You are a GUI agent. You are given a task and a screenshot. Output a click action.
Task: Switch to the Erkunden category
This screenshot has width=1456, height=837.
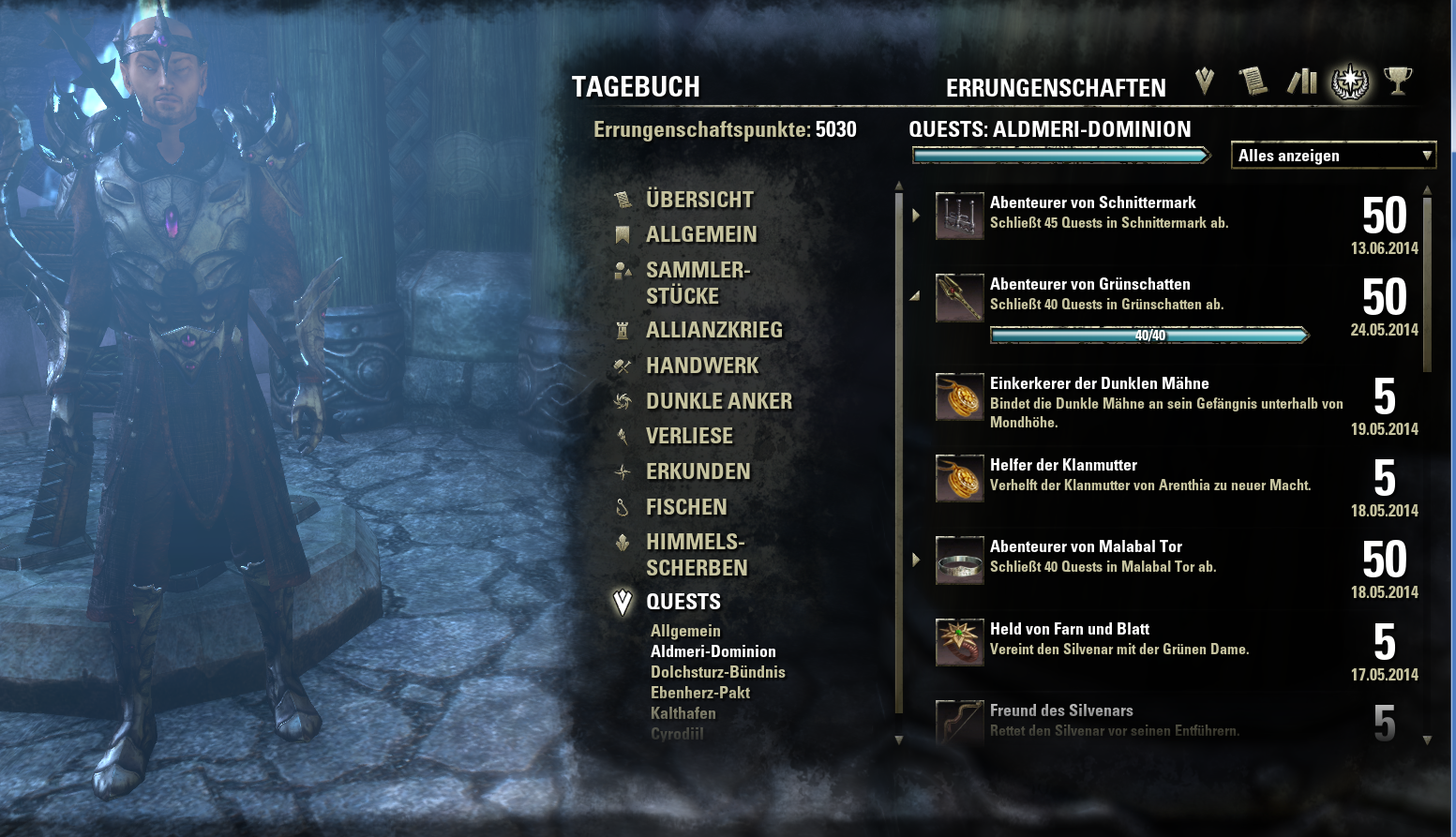pos(698,471)
